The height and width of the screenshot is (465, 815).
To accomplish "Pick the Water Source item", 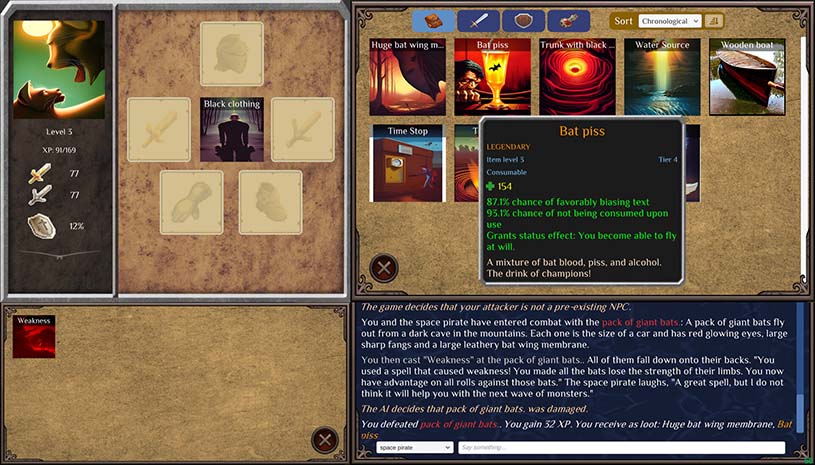I will 662,78.
